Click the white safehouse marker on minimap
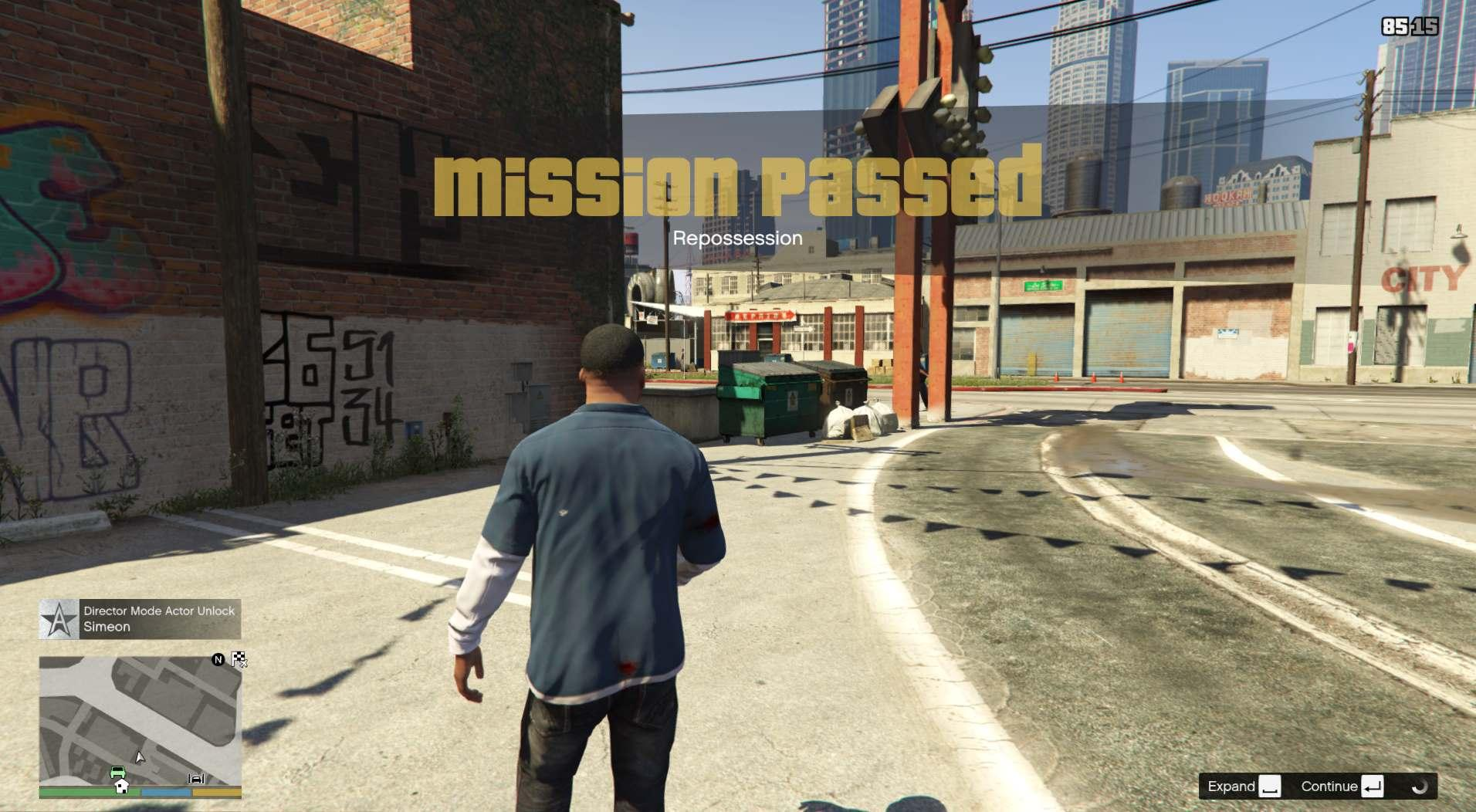 (121, 786)
